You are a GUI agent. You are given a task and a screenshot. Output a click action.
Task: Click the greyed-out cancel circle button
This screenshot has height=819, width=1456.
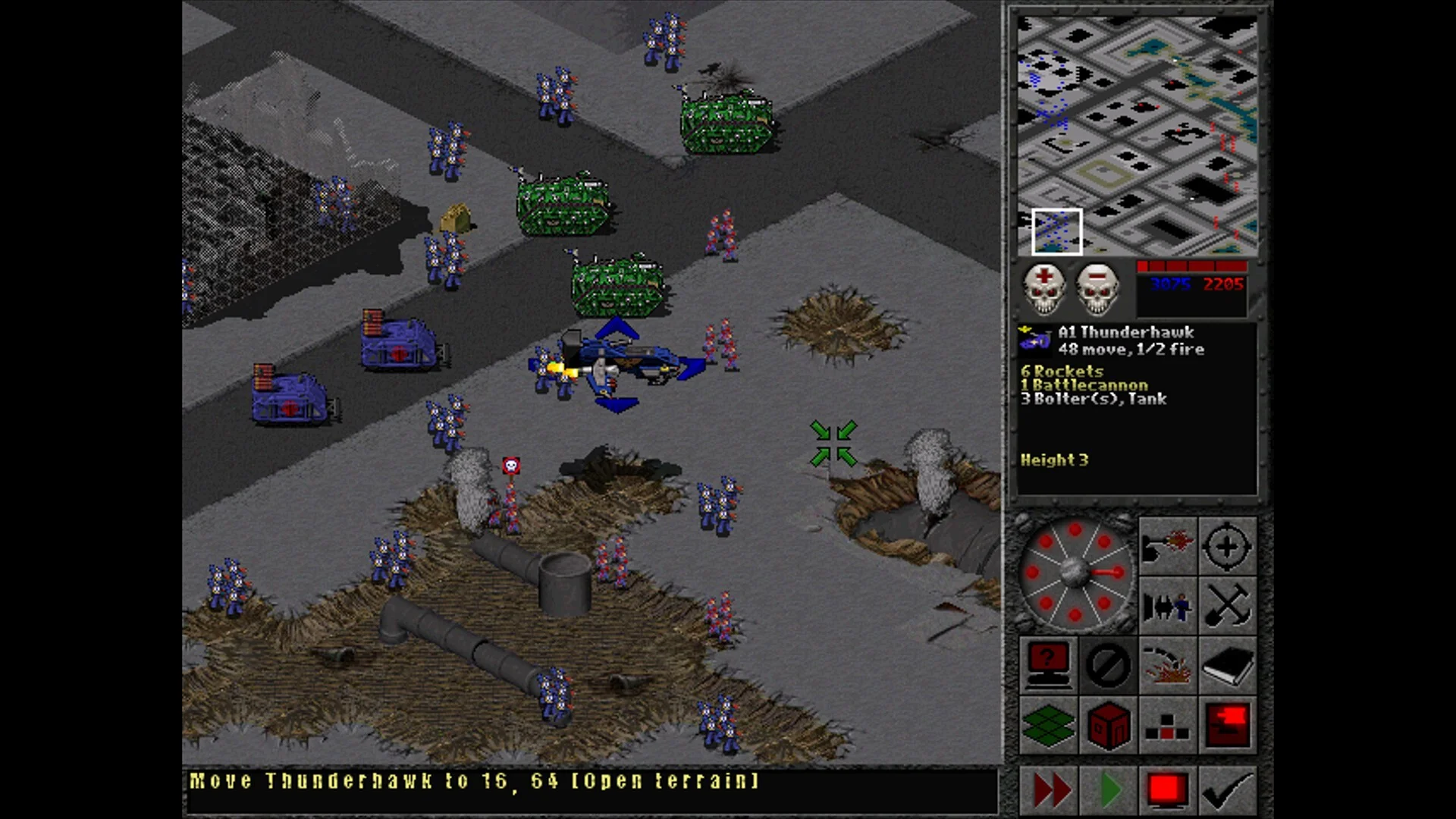point(1107,666)
